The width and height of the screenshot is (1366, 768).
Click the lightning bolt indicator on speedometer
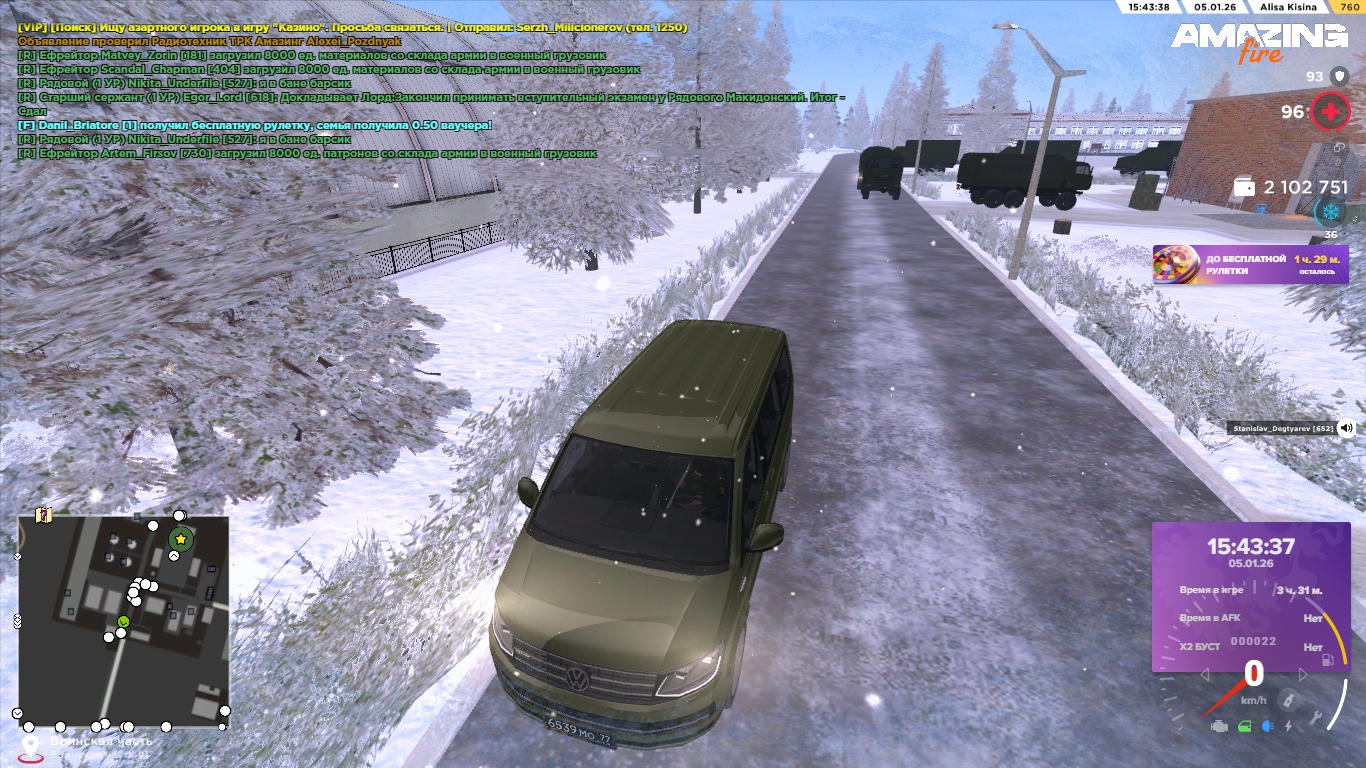point(1288,727)
